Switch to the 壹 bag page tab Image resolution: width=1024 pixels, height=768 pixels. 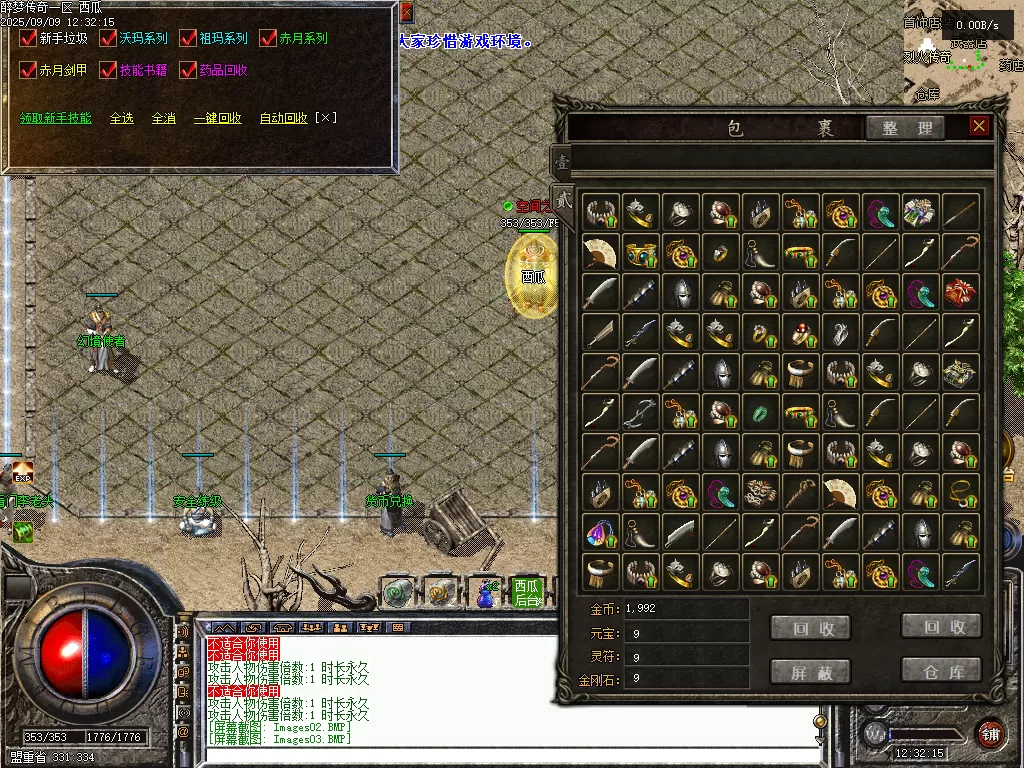(562, 160)
